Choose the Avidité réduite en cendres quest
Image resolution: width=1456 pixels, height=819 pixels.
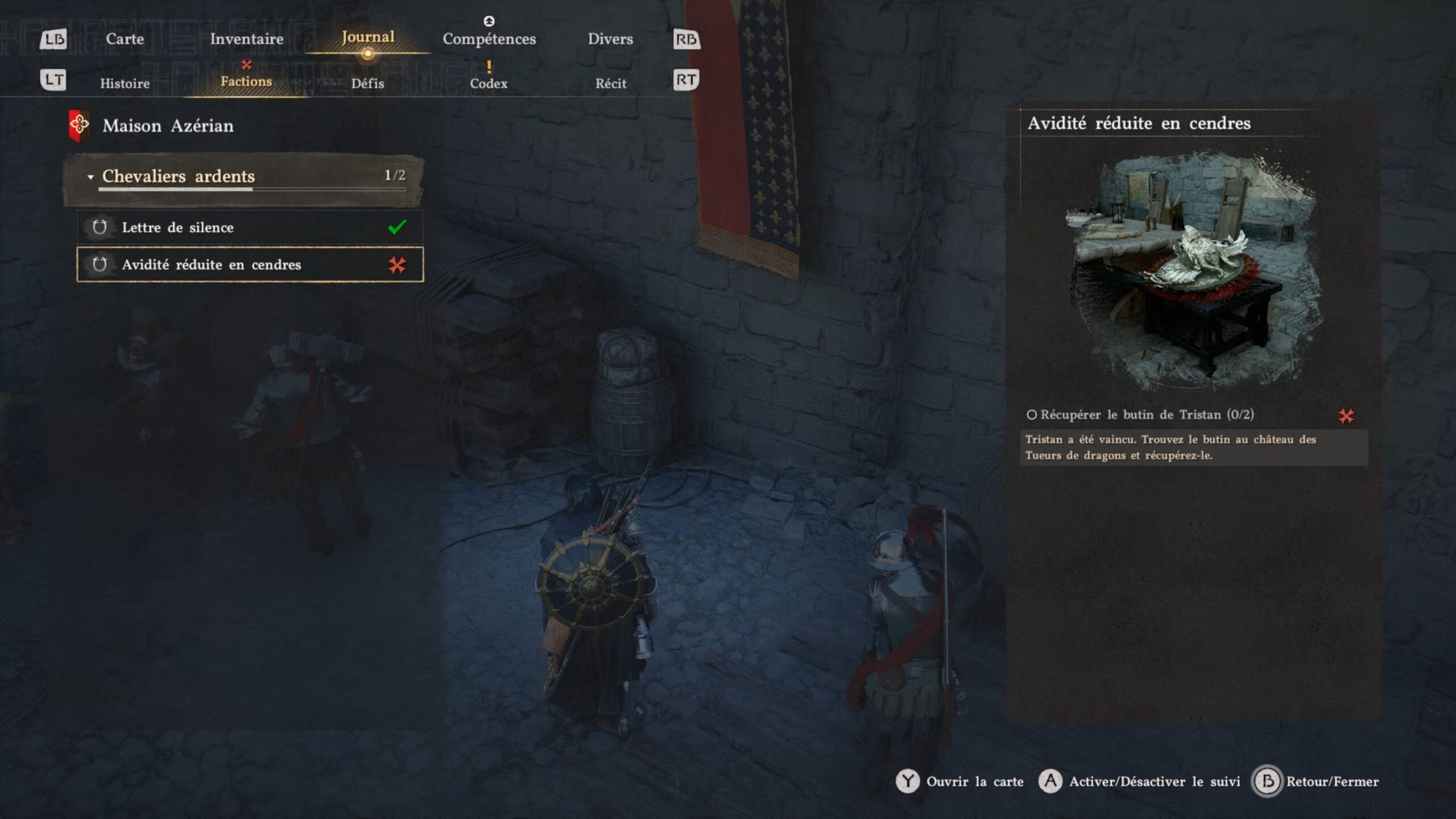tap(249, 264)
